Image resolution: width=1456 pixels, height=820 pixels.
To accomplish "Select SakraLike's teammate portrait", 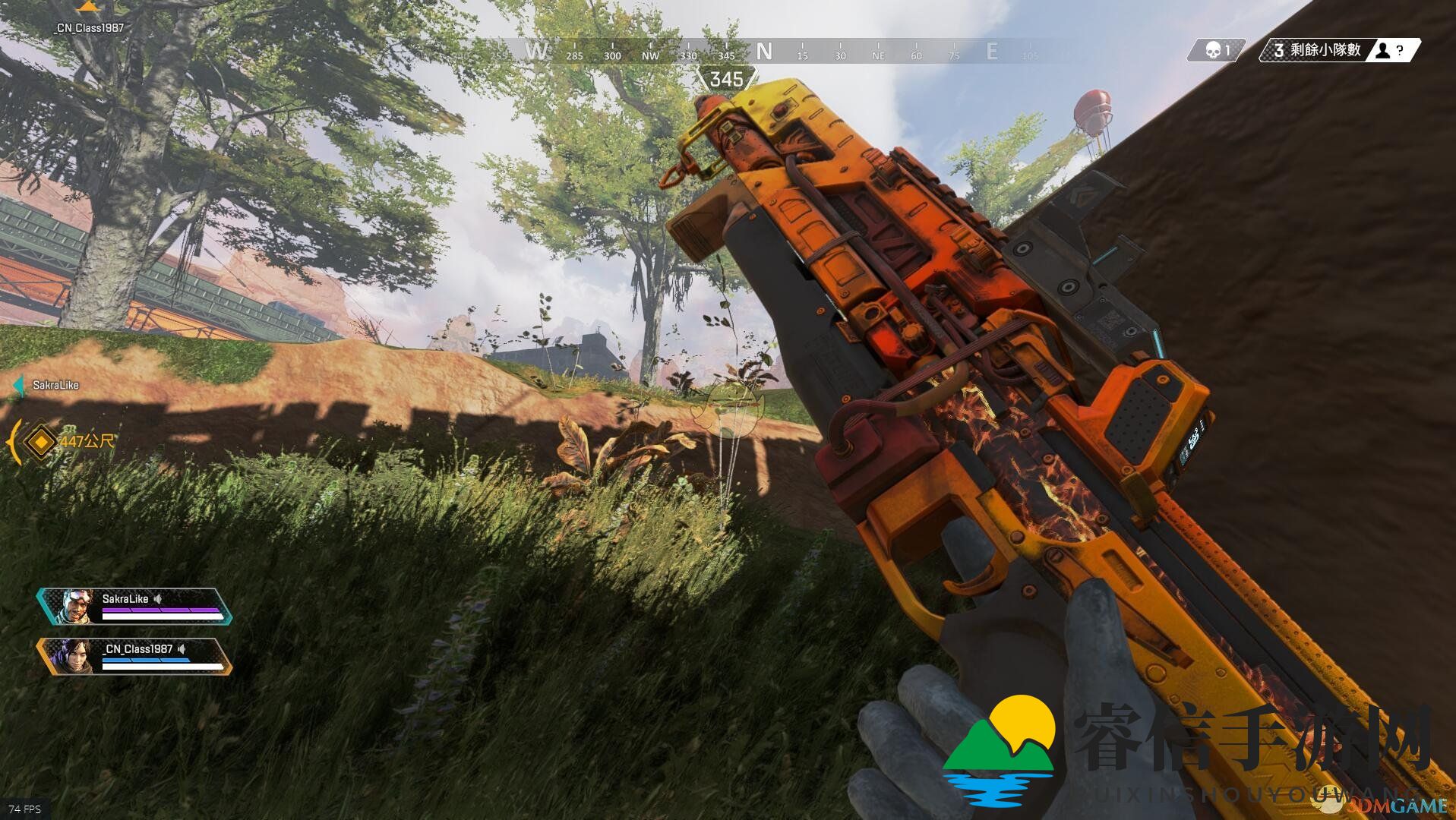I will click(x=76, y=606).
